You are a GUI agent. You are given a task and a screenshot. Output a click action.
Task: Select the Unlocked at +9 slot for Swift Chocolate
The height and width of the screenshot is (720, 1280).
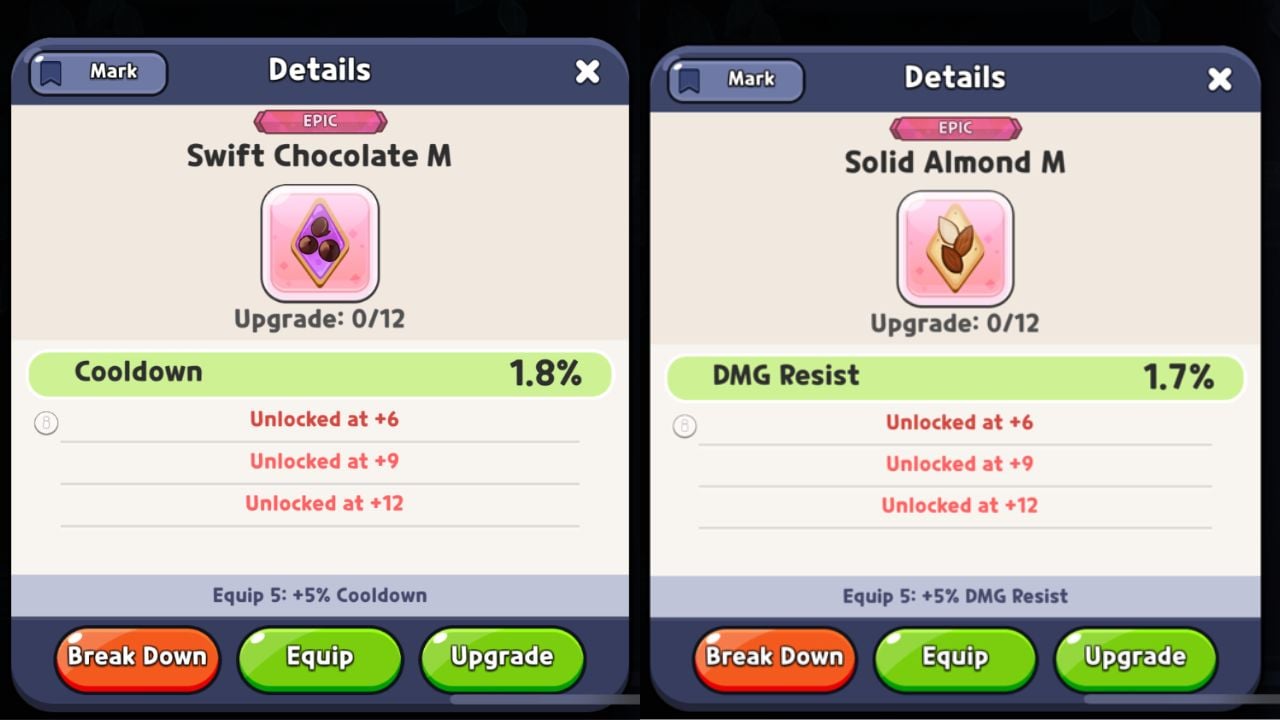(323, 461)
